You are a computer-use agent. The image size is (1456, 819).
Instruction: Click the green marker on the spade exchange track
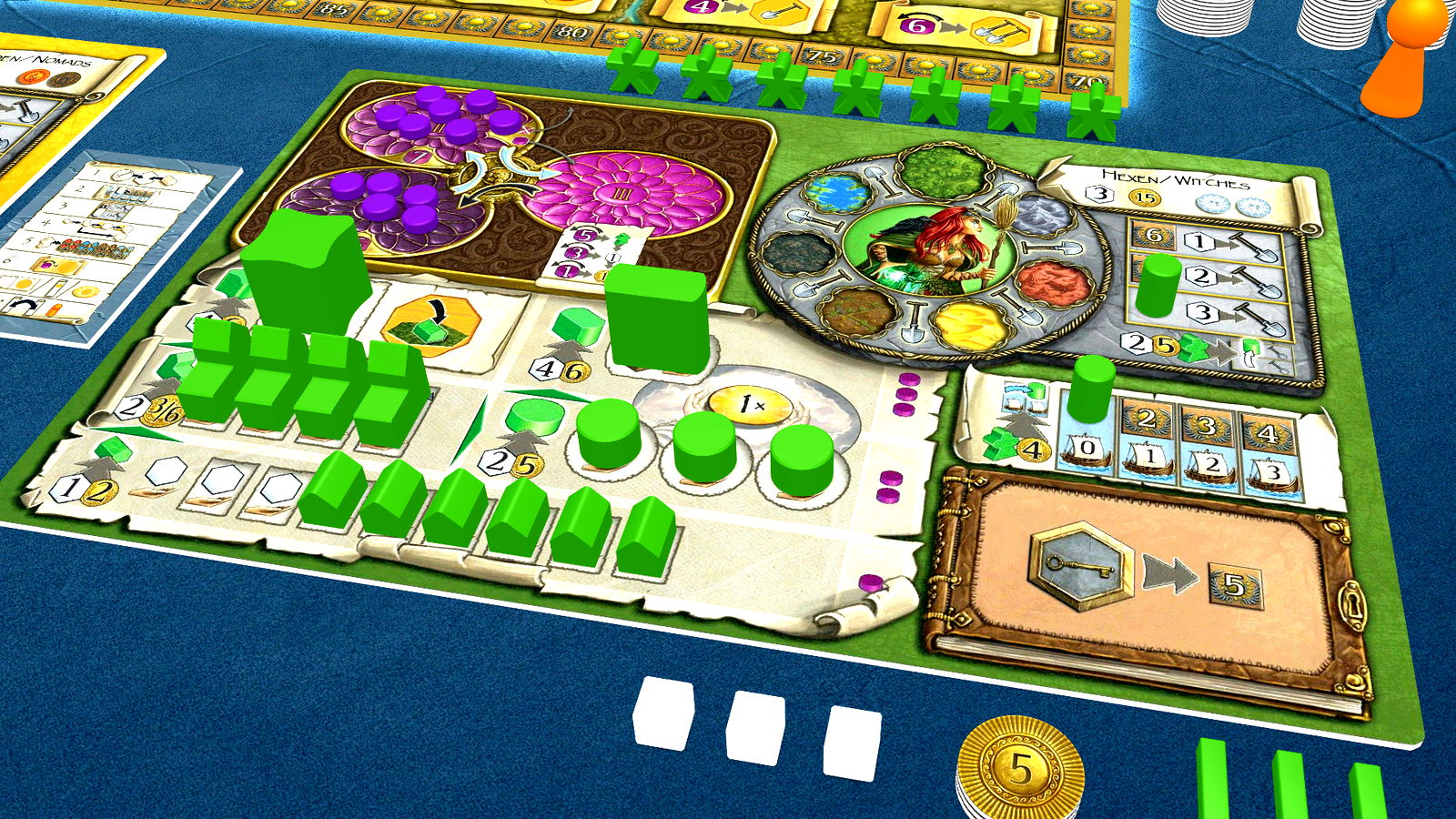1158,284
